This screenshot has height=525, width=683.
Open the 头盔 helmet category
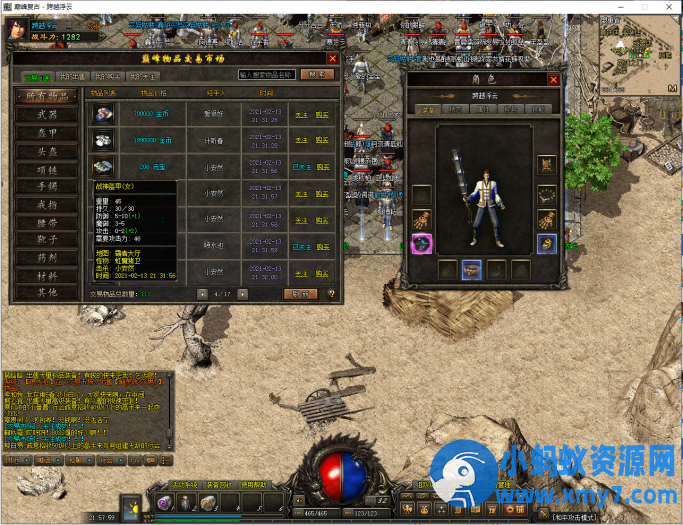point(45,150)
